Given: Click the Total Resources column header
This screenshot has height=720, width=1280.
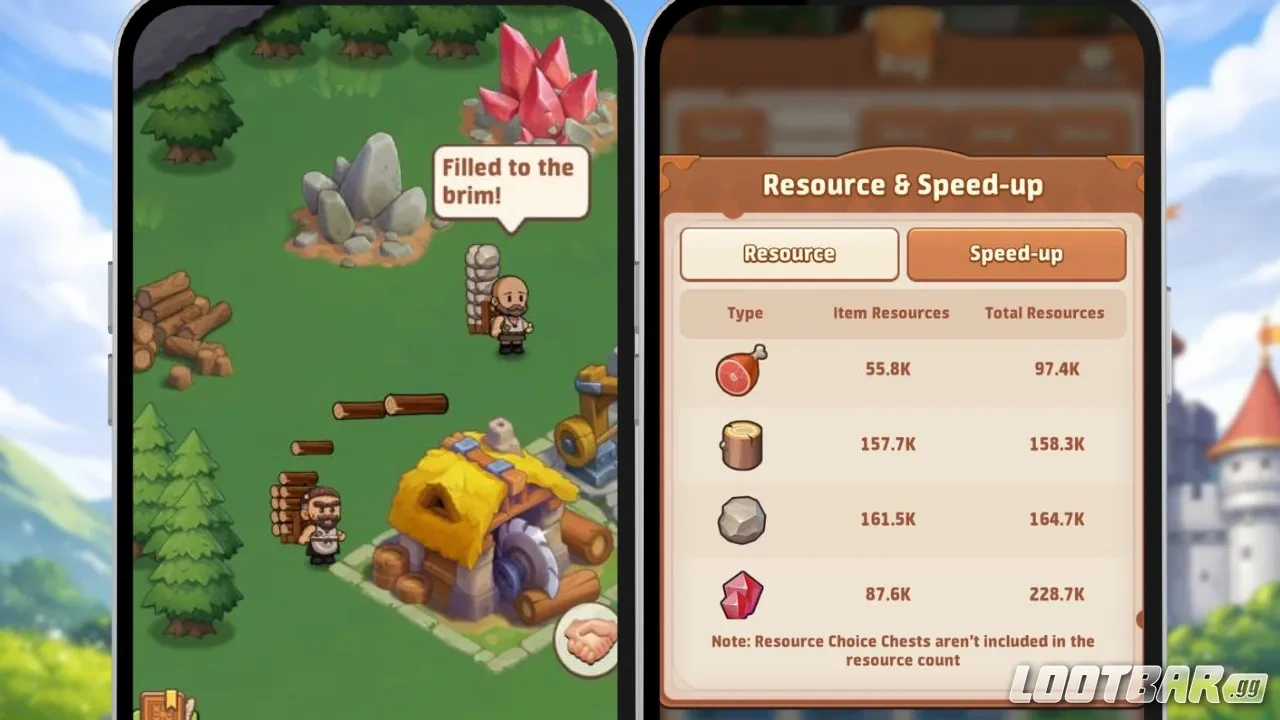Looking at the screenshot, I should coord(1044,313).
